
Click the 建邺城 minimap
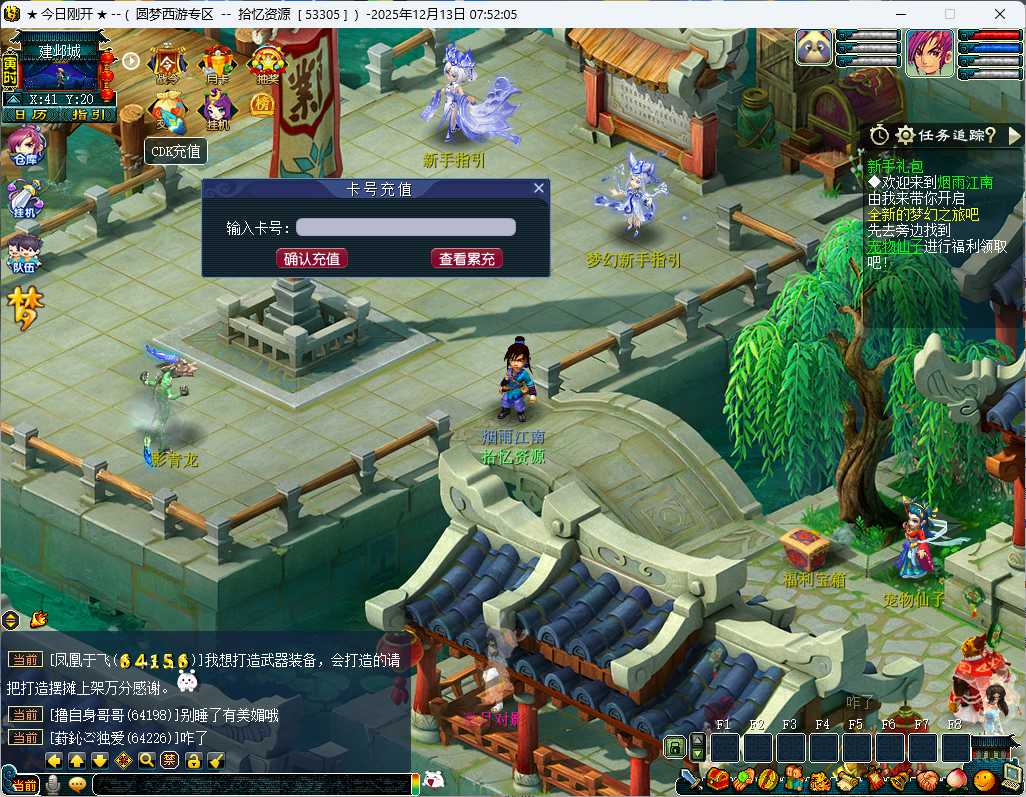(59, 70)
